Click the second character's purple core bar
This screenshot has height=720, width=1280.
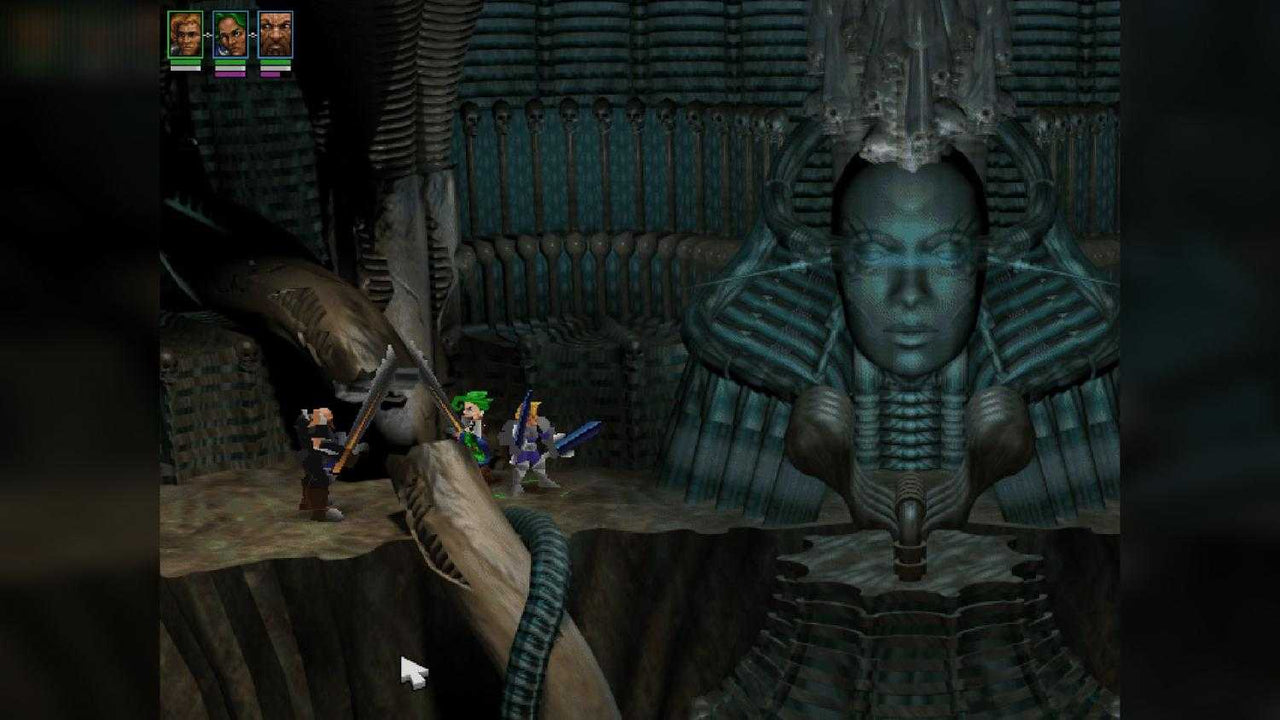coord(230,75)
